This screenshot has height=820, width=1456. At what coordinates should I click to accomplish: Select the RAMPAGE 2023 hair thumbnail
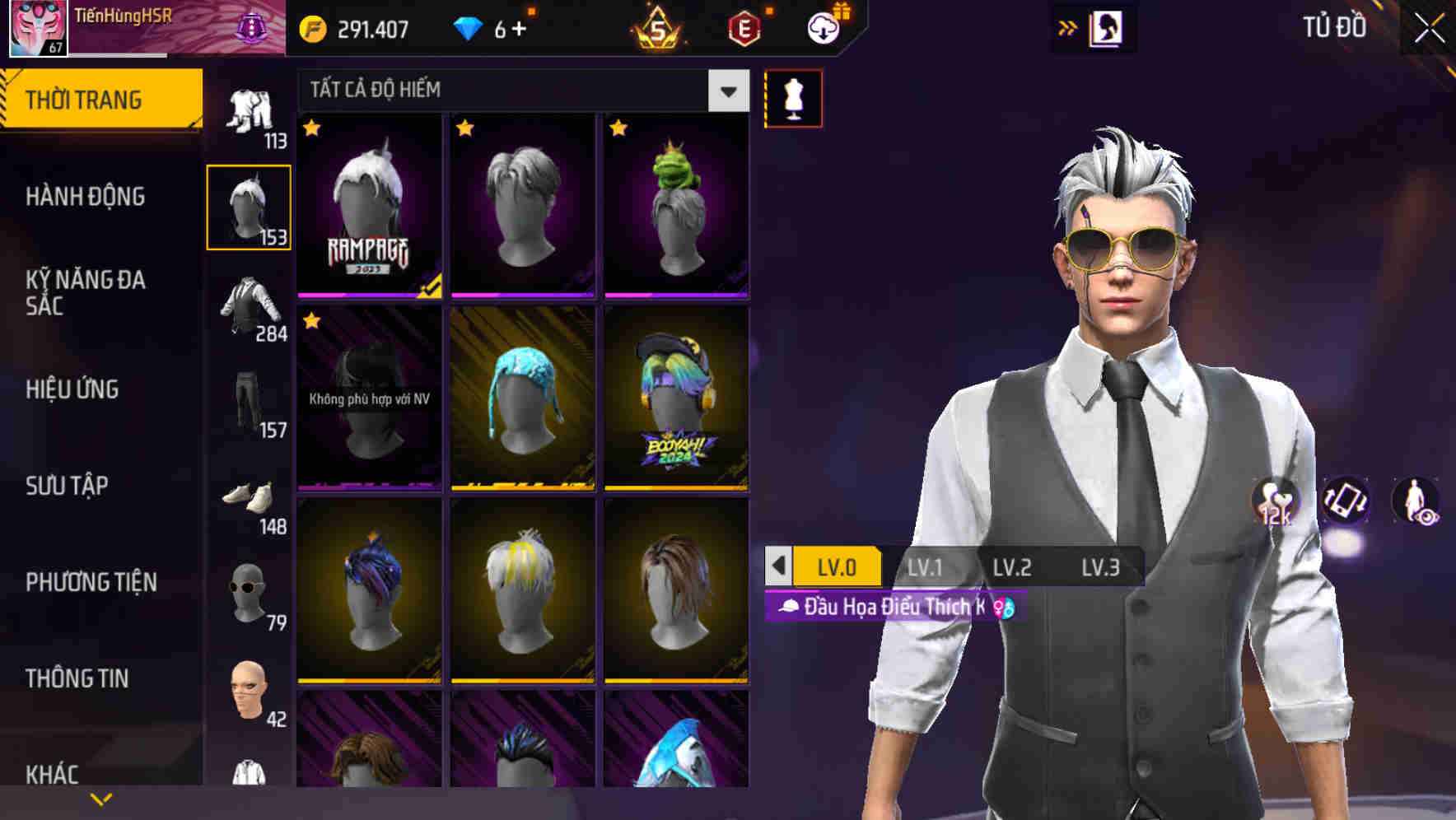click(x=368, y=206)
